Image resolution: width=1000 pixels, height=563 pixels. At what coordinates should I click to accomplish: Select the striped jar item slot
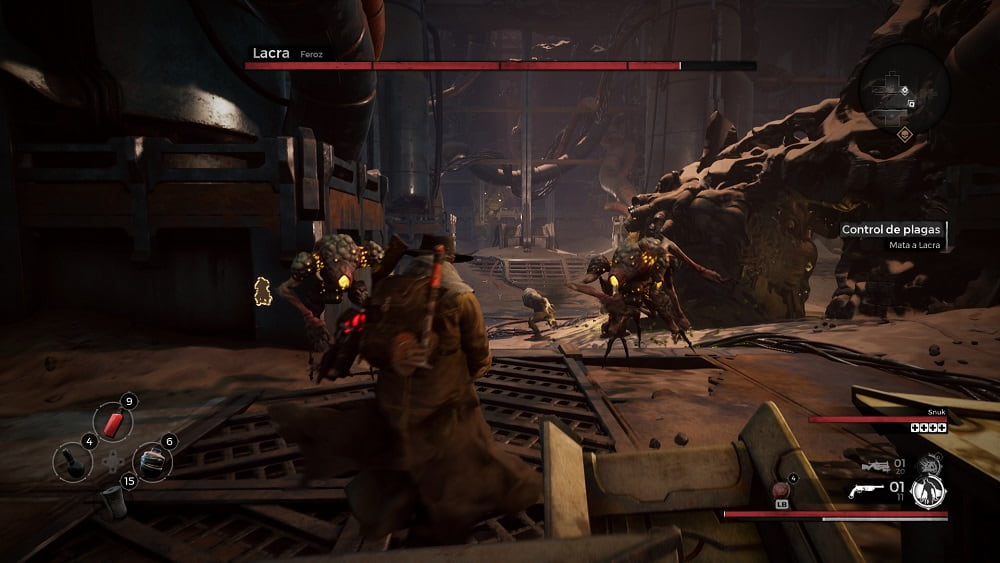click(150, 461)
